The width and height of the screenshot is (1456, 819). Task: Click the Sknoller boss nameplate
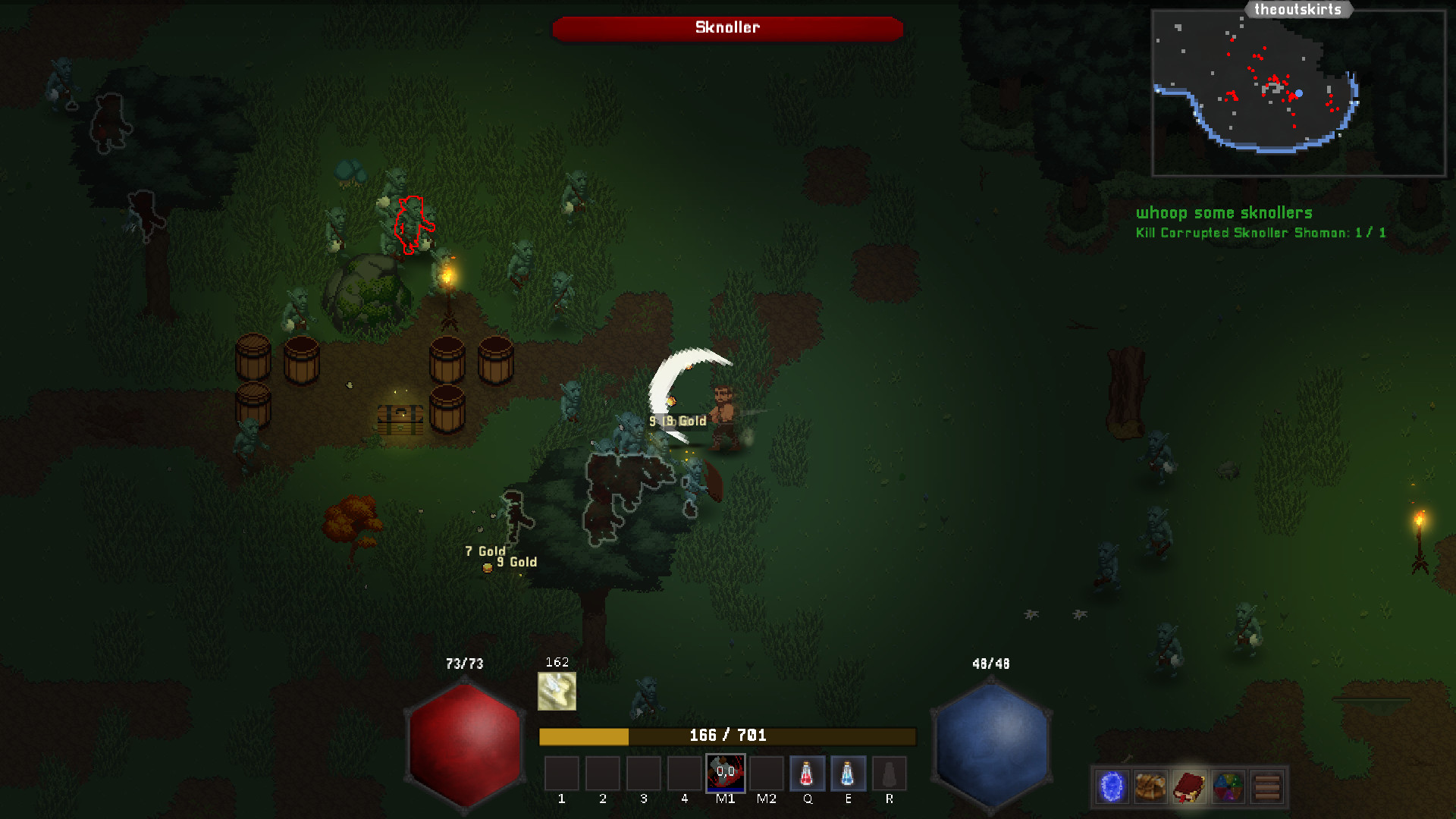(727, 28)
